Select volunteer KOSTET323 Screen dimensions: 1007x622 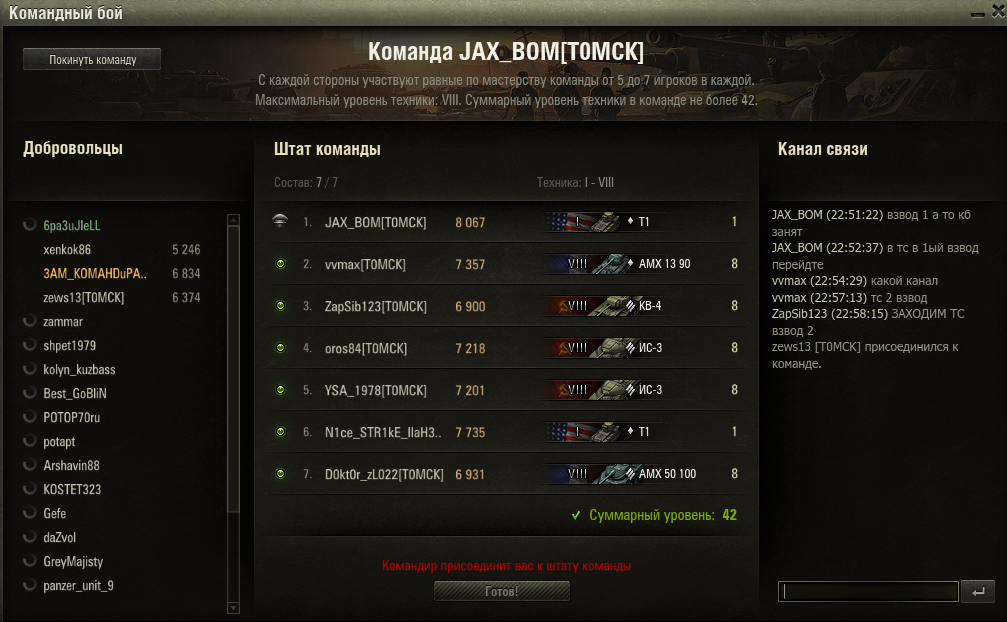click(x=72, y=490)
